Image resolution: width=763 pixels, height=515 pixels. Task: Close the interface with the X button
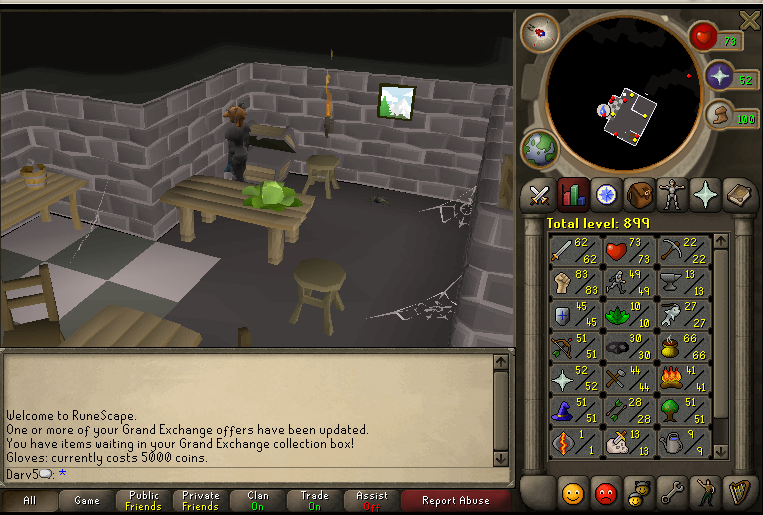[x=749, y=19]
